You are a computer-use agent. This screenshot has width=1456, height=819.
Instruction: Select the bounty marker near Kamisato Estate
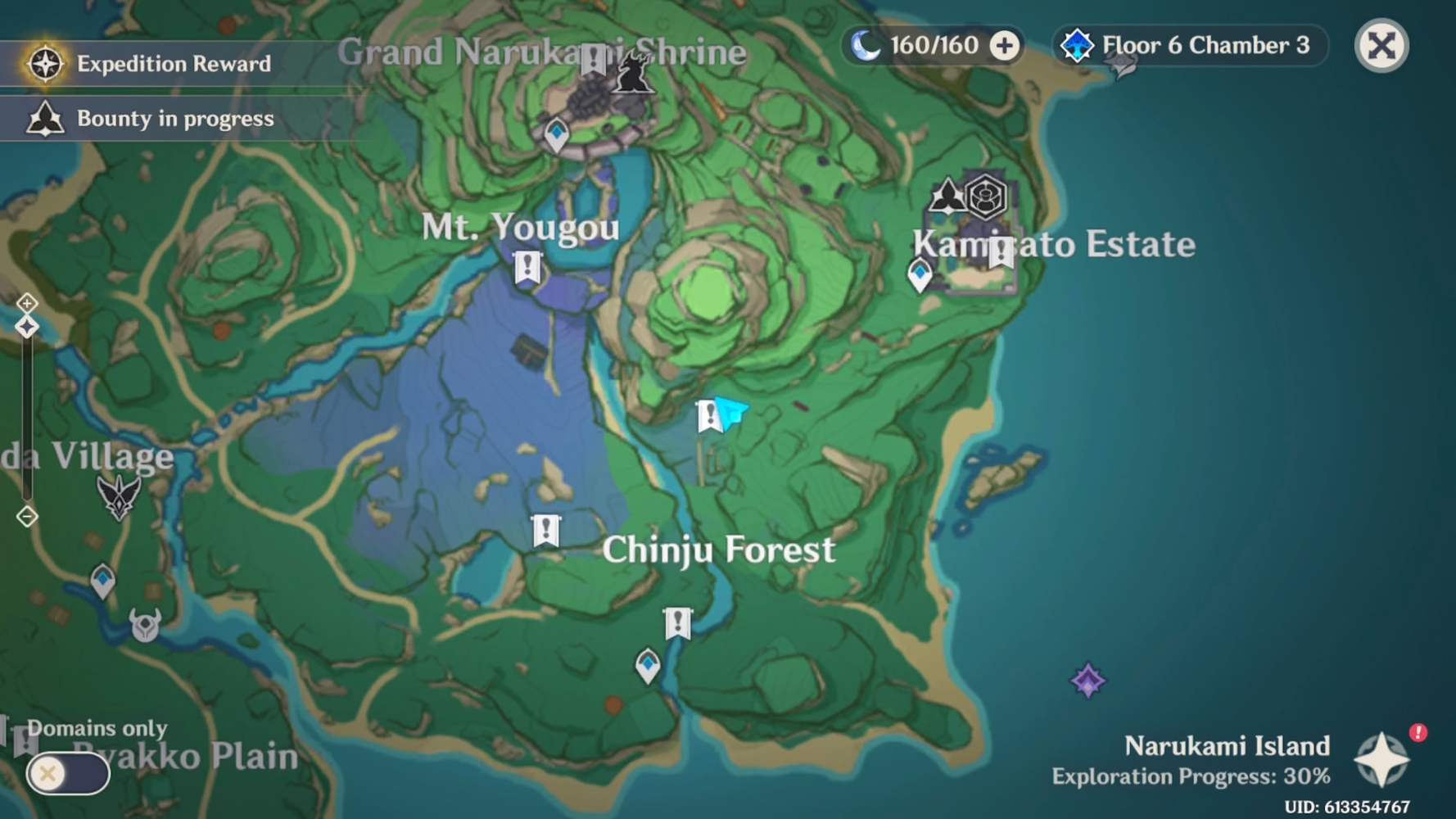click(943, 195)
